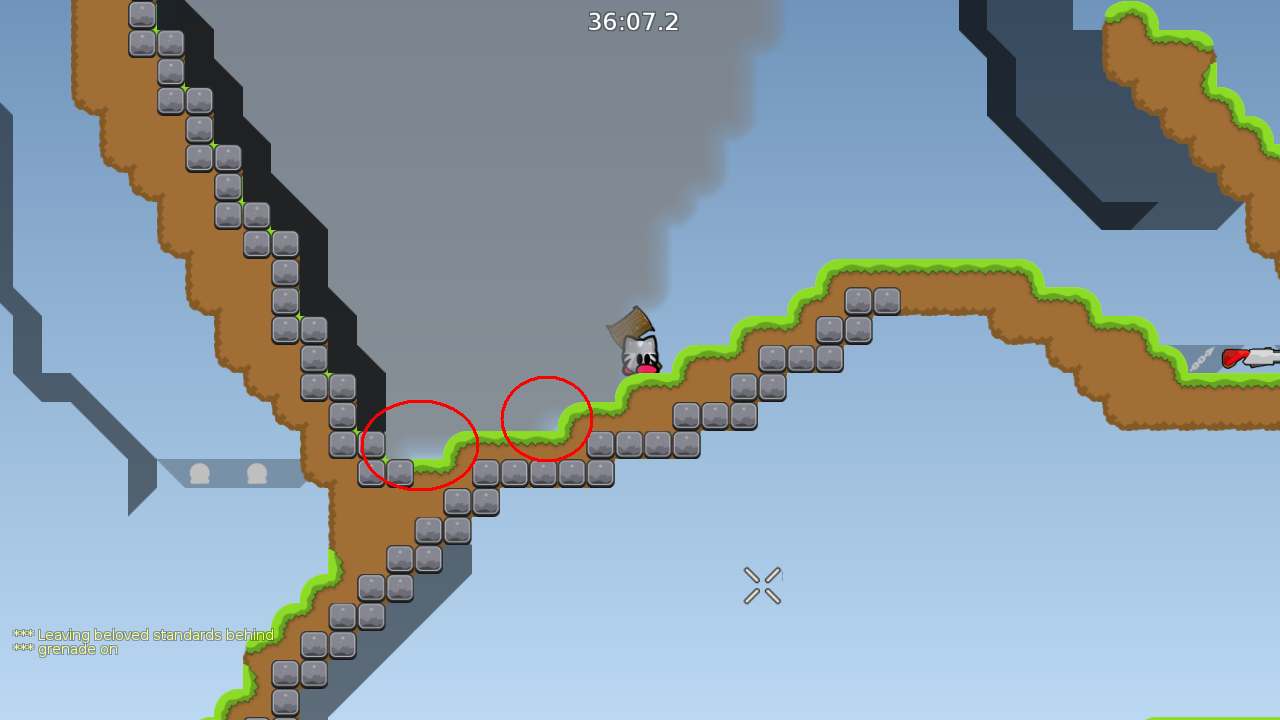Click inside the left red circle marking
Viewport: 1280px width, 720px height.
[x=422, y=443]
